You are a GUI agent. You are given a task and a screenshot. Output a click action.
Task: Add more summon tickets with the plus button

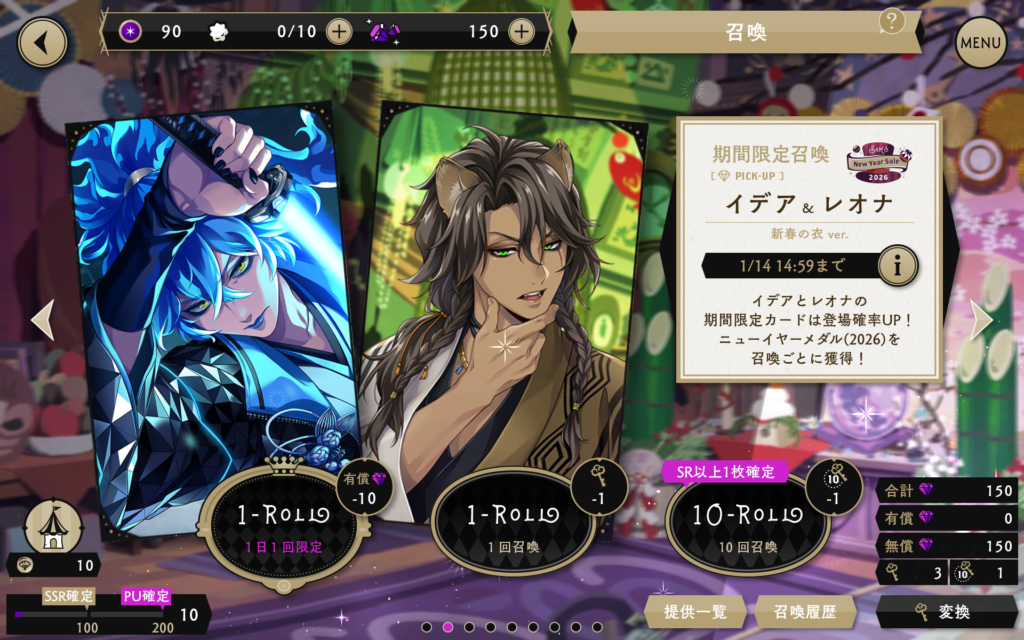[339, 31]
